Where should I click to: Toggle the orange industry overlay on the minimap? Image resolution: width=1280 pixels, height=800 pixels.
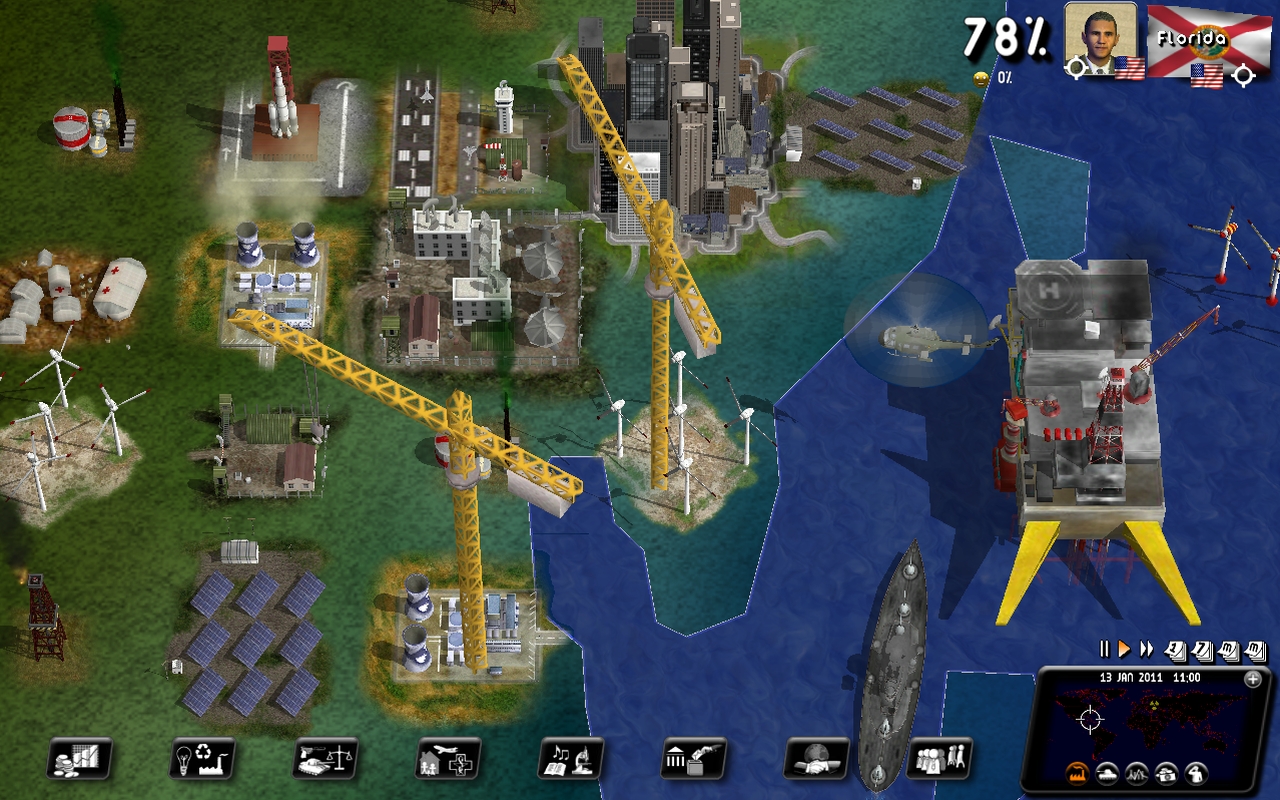[1077, 775]
